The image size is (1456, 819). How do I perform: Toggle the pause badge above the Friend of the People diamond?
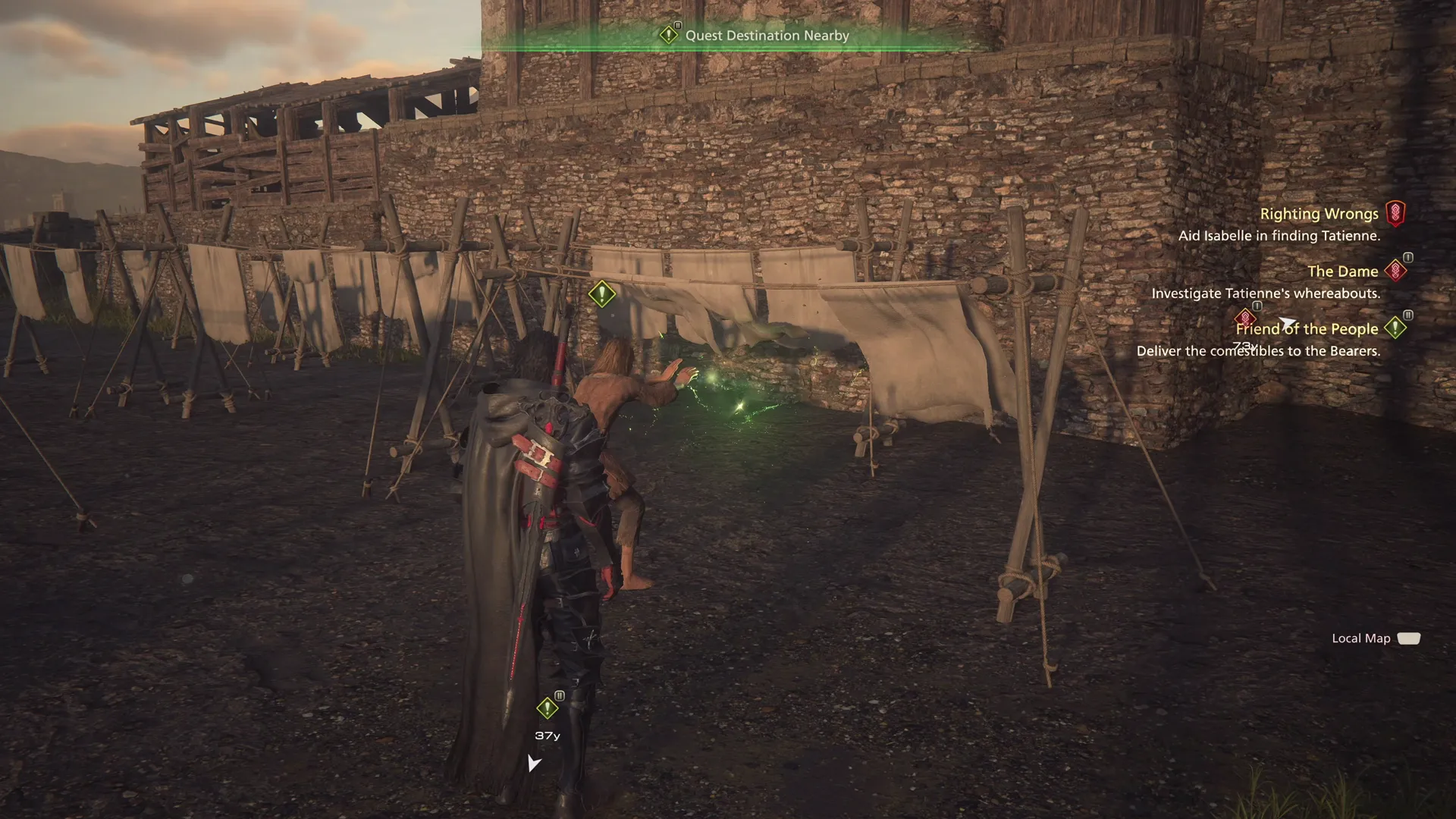tap(1257, 306)
